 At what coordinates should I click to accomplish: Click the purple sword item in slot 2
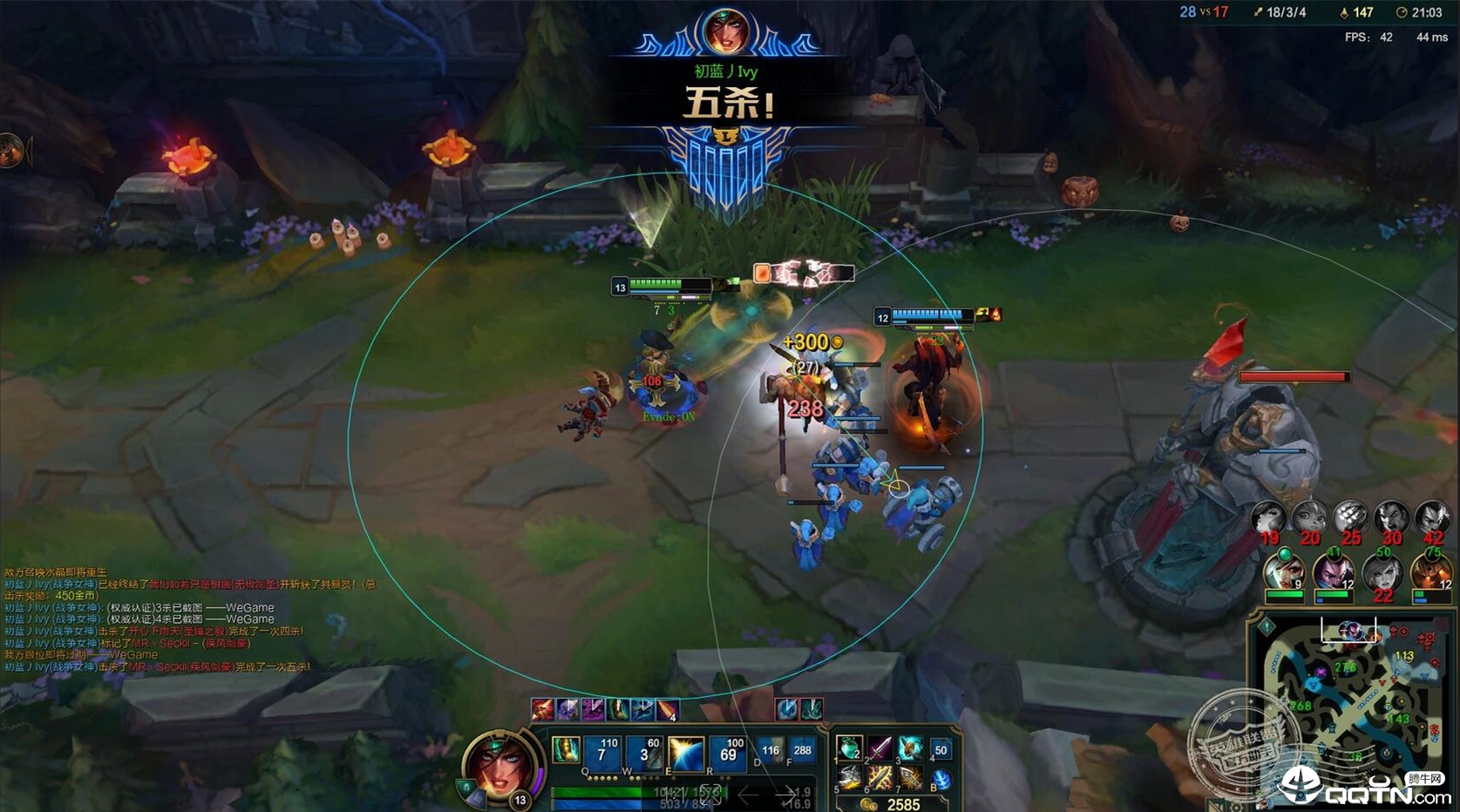pyautogui.click(x=879, y=748)
